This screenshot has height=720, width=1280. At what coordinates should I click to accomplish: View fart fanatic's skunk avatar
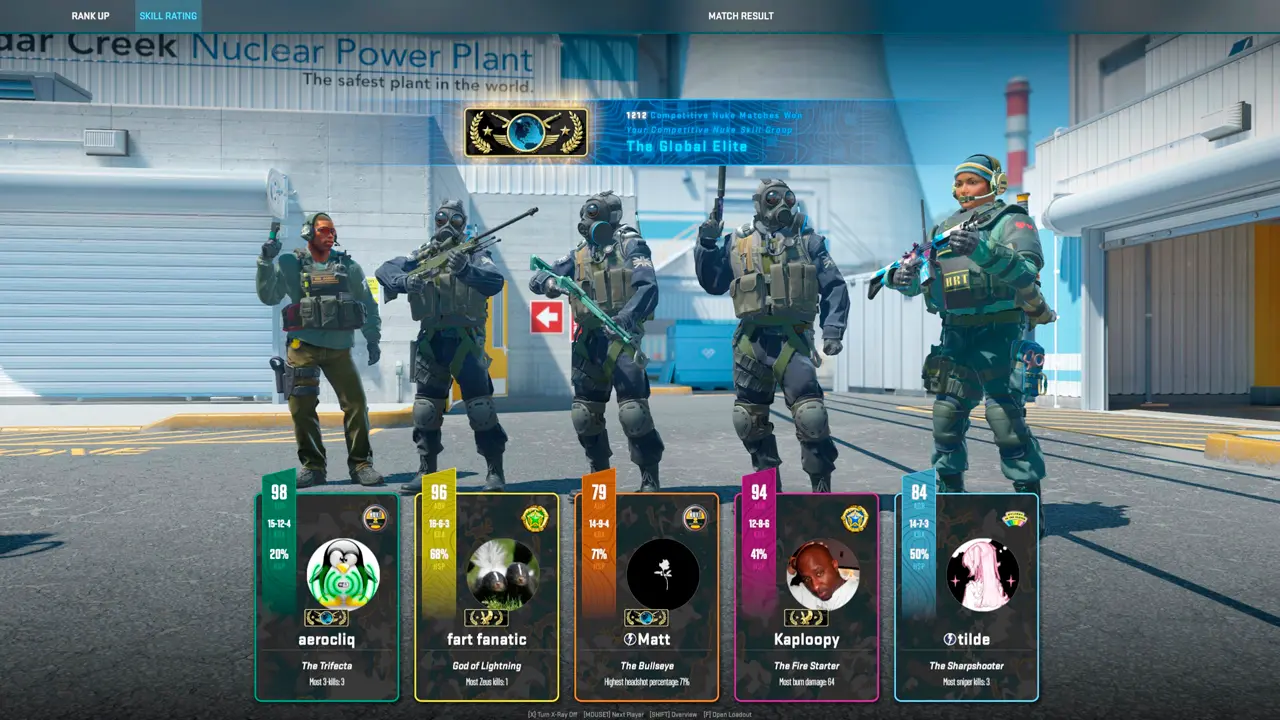point(503,574)
